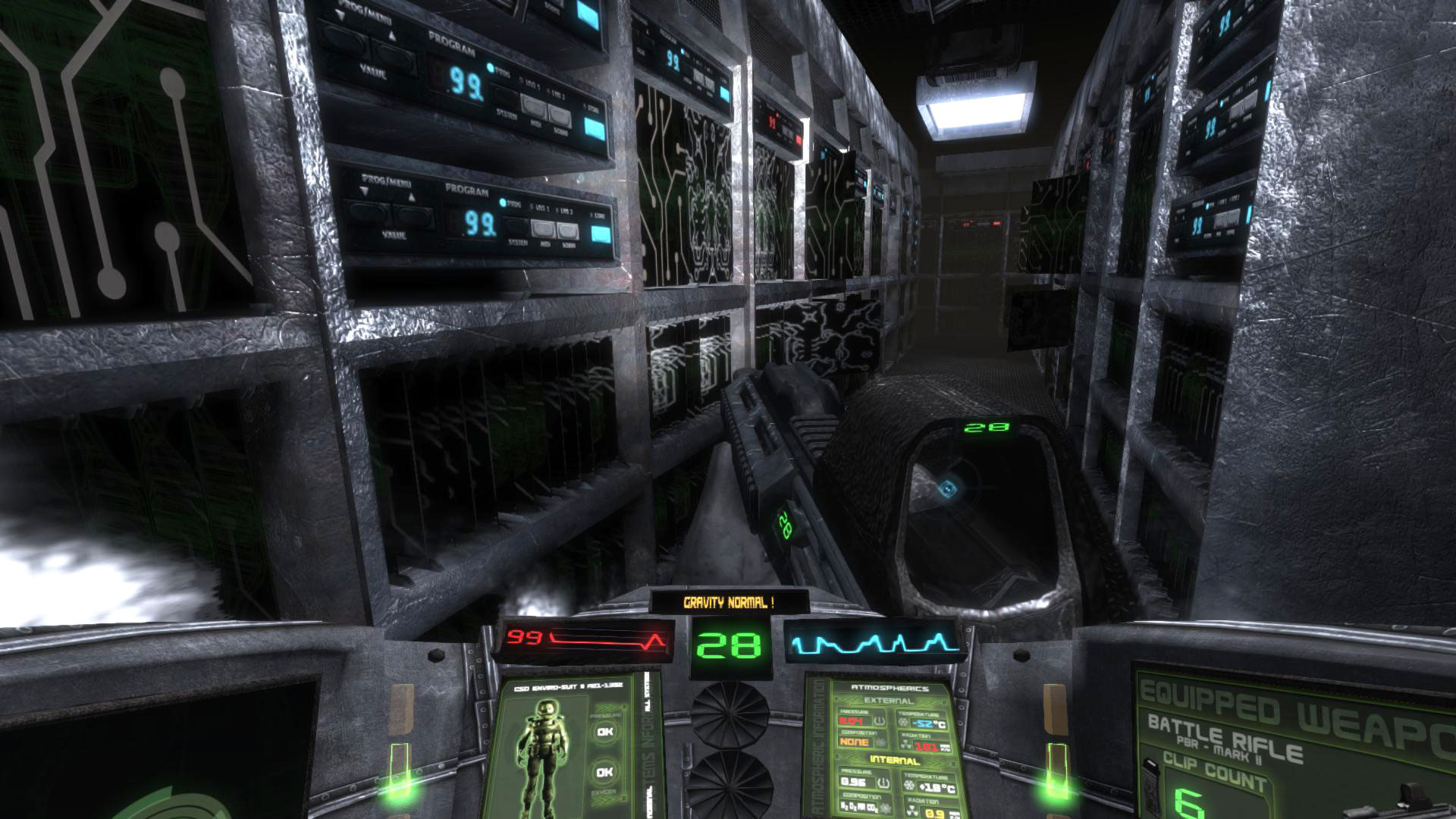1456x819 pixels.
Task: Click the snowflake icon beside internal temperature
Action: click(909, 784)
